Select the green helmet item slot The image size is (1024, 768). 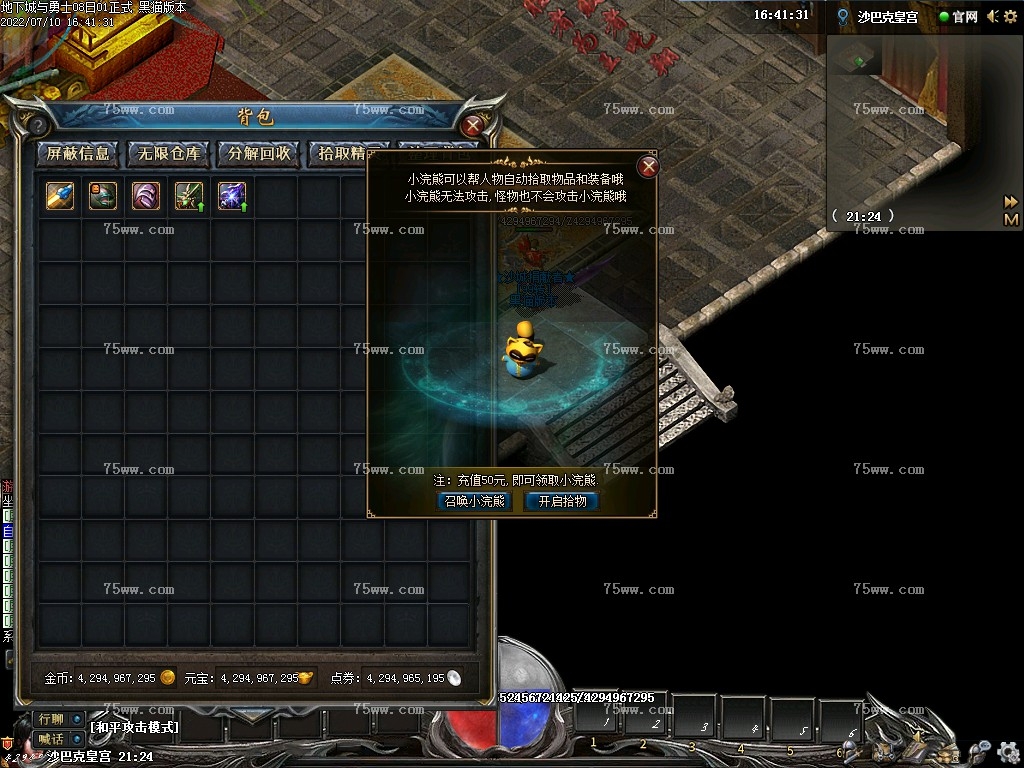[x=103, y=196]
